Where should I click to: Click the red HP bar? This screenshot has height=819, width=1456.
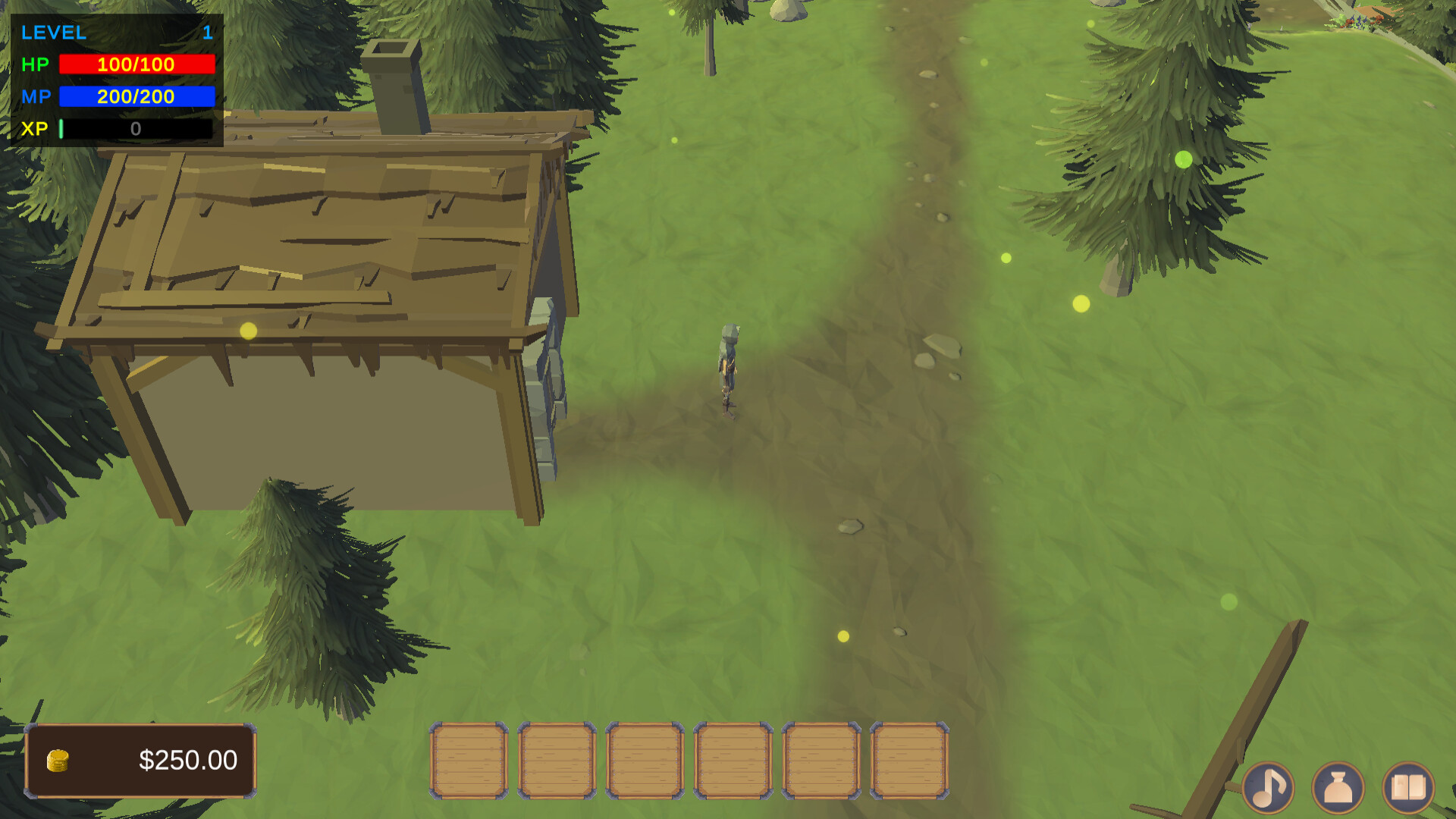(136, 65)
